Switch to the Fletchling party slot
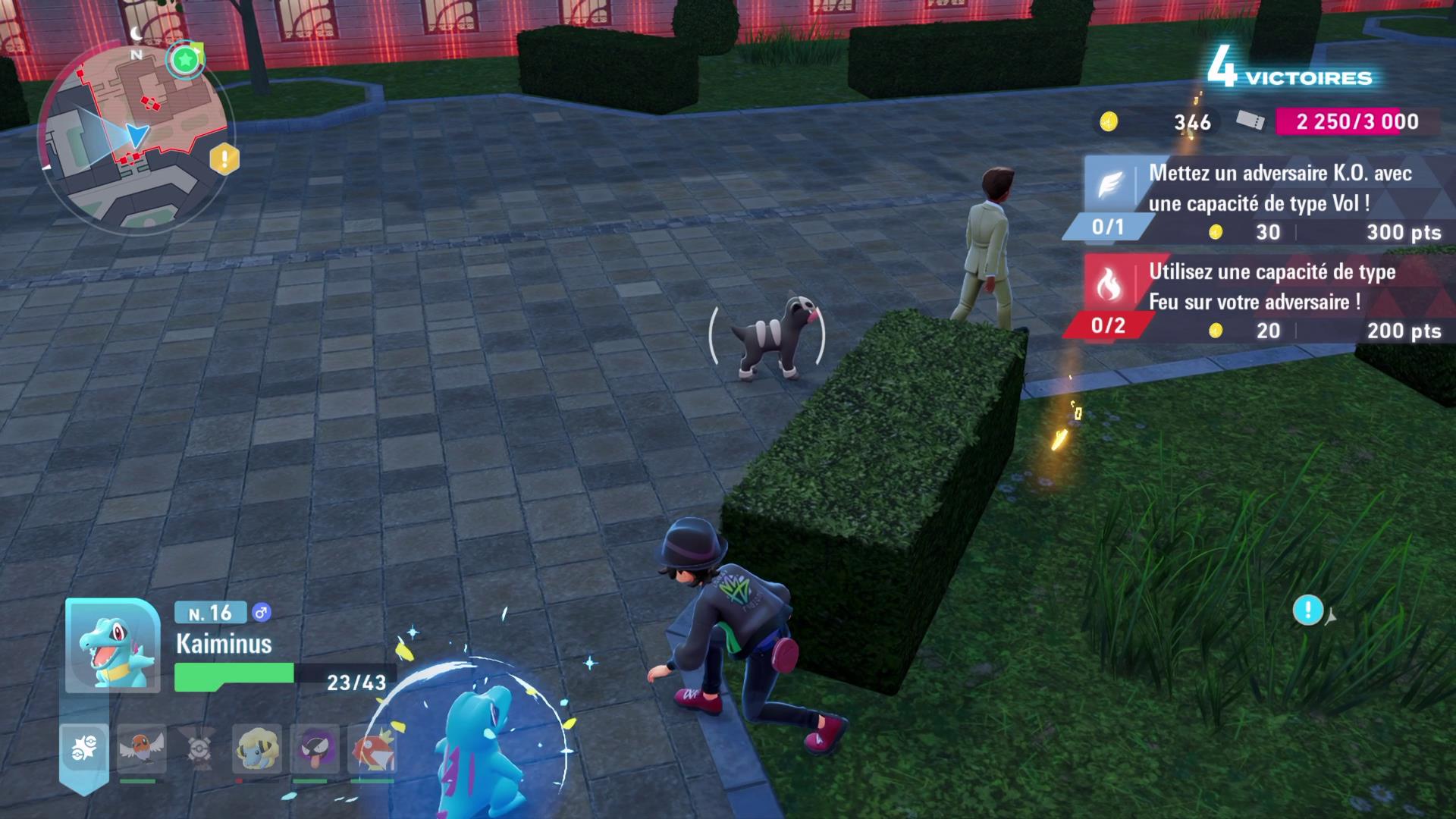 pyautogui.click(x=141, y=748)
